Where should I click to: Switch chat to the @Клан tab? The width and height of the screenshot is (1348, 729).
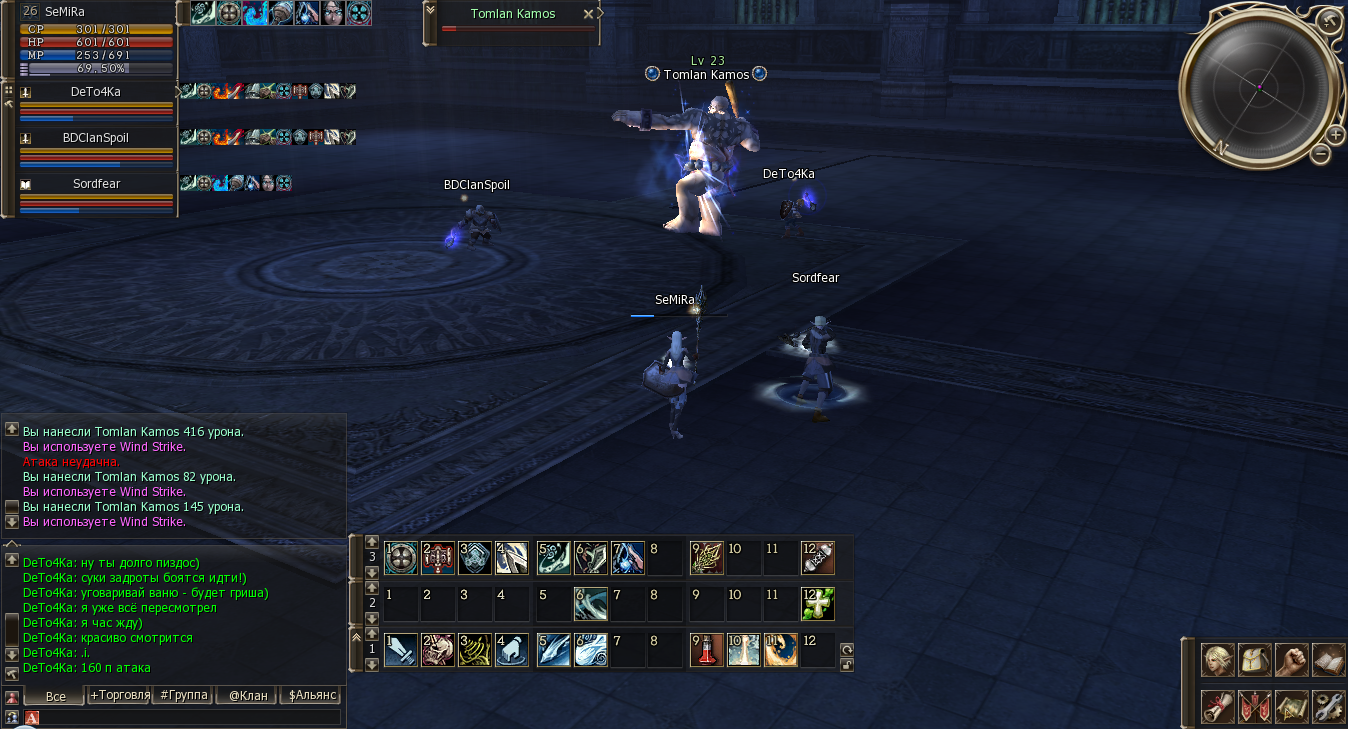[248, 695]
